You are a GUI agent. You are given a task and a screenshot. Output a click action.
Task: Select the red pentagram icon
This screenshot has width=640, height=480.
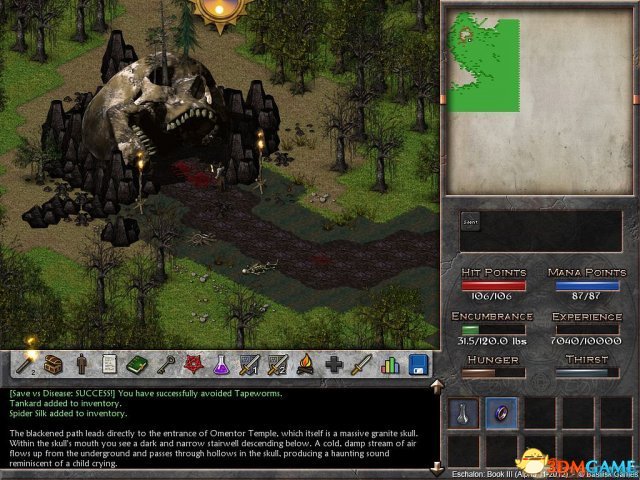click(x=189, y=365)
